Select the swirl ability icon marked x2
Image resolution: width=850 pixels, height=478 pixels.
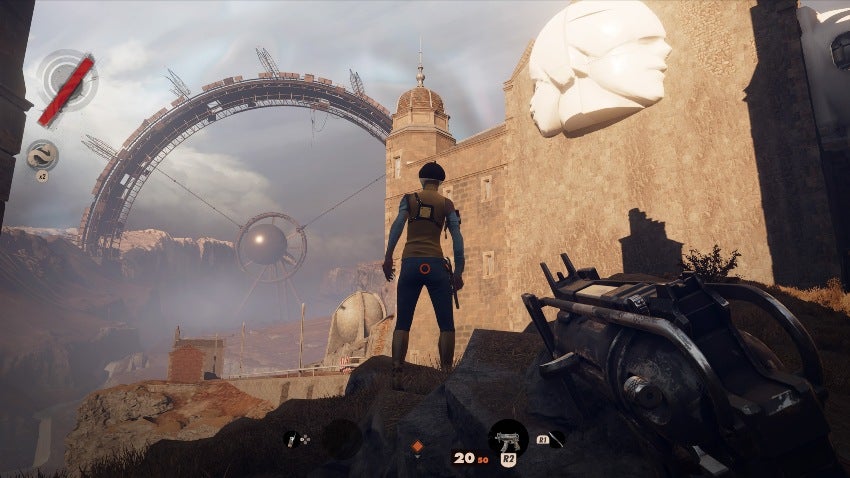point(42,155)
